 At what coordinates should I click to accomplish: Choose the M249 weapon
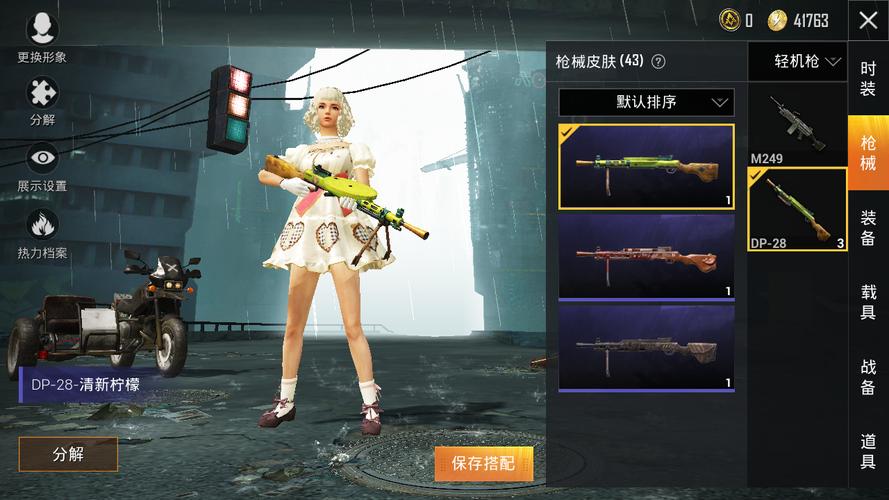(x=797, y=127)
